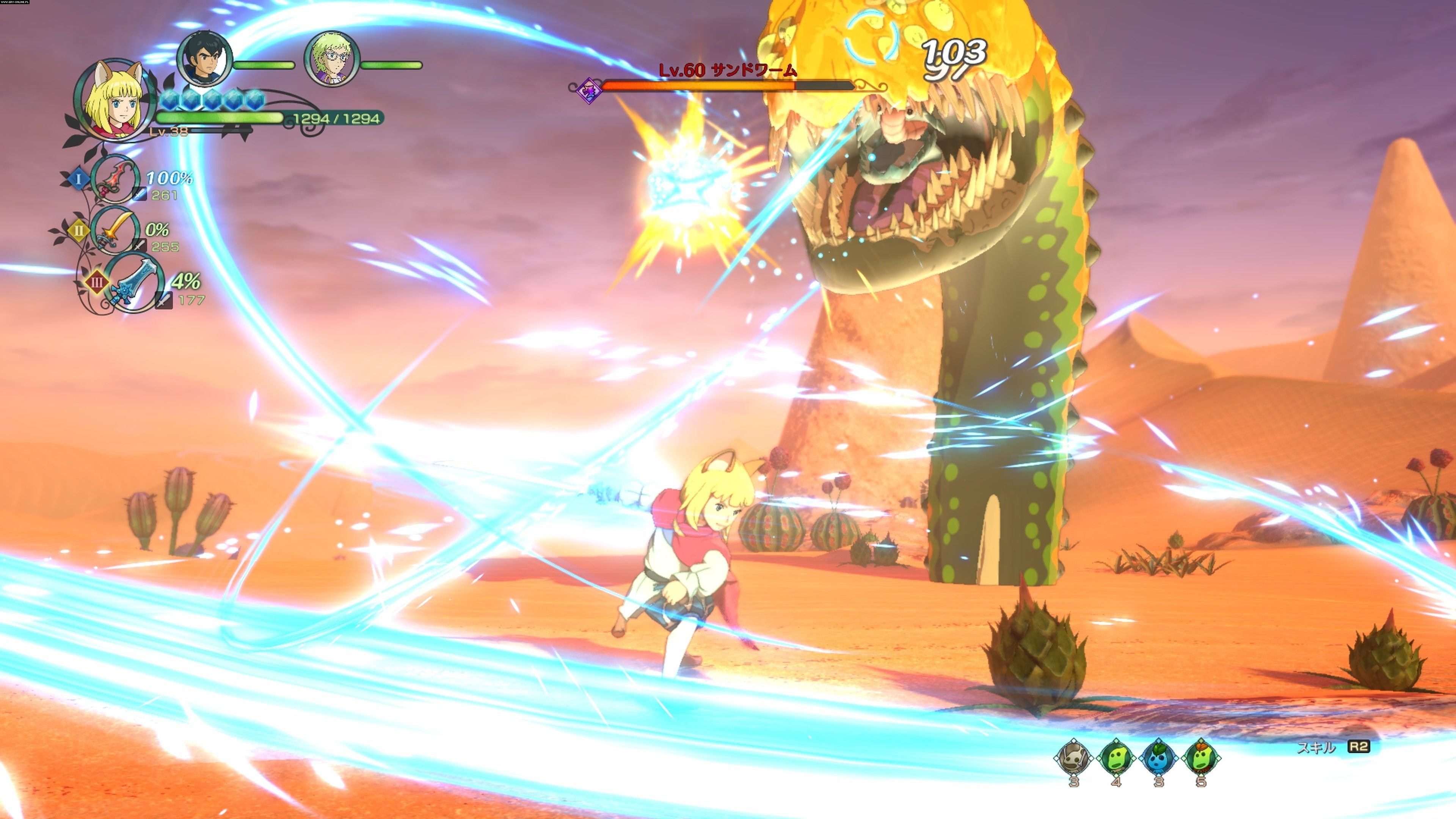
Task: Activate the green higgledy with orange leaf
Action: pyautogui.click(x=1201, y=758)
